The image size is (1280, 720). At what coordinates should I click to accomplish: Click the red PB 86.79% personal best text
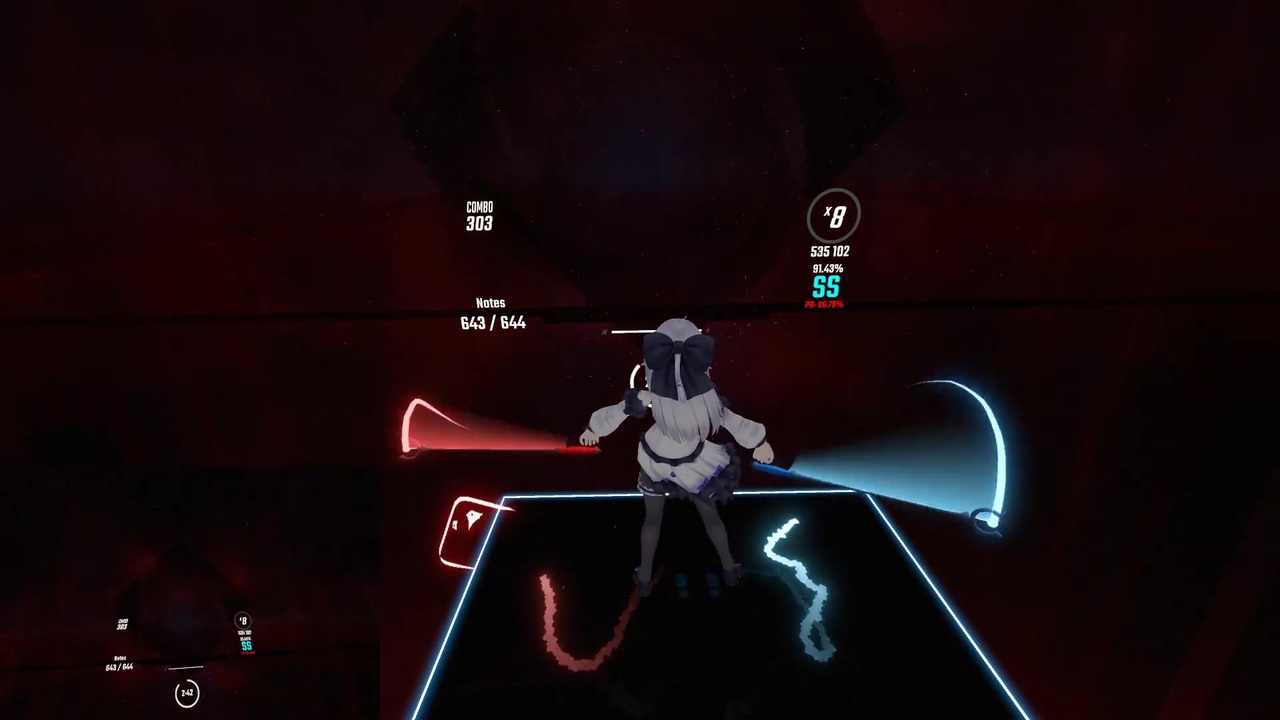click(x=823, y=304)
